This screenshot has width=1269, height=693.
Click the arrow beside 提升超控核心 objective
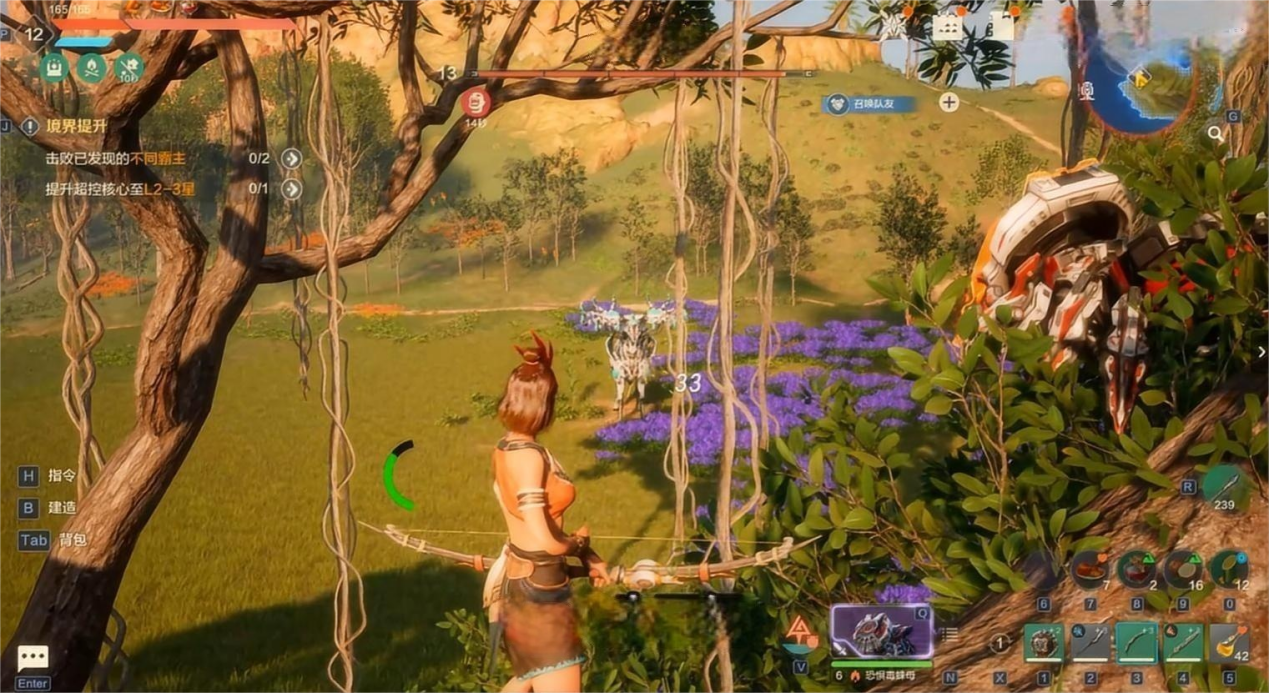pyautogui.click(x=291, y=189)
